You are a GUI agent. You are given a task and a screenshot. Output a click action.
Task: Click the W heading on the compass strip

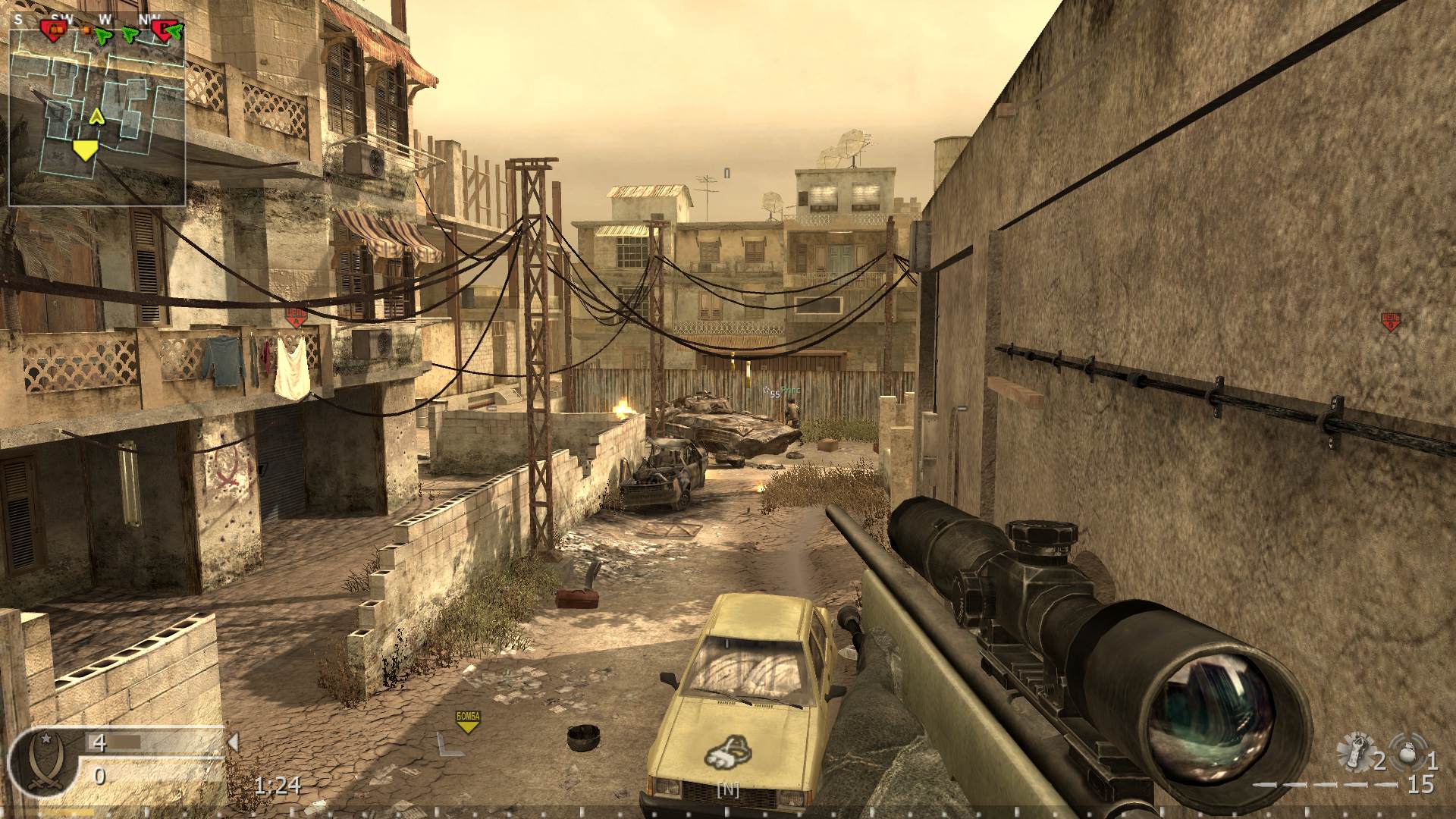click(105, 19)
